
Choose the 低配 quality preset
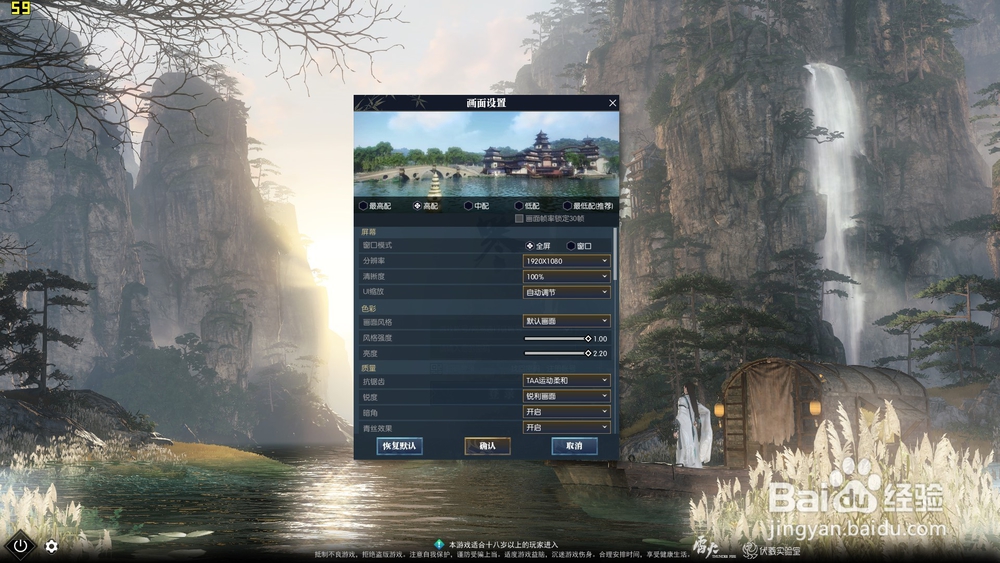(519, 206)
